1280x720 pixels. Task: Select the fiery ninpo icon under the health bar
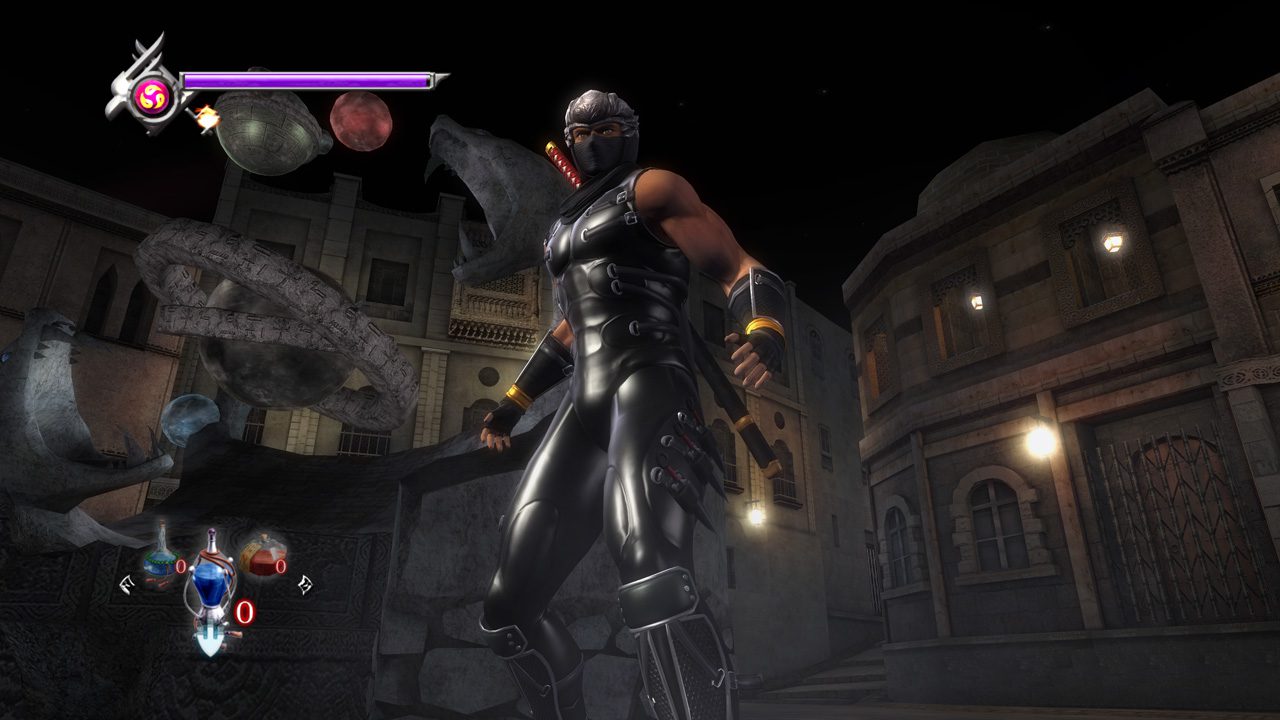(x=207, y=117)
